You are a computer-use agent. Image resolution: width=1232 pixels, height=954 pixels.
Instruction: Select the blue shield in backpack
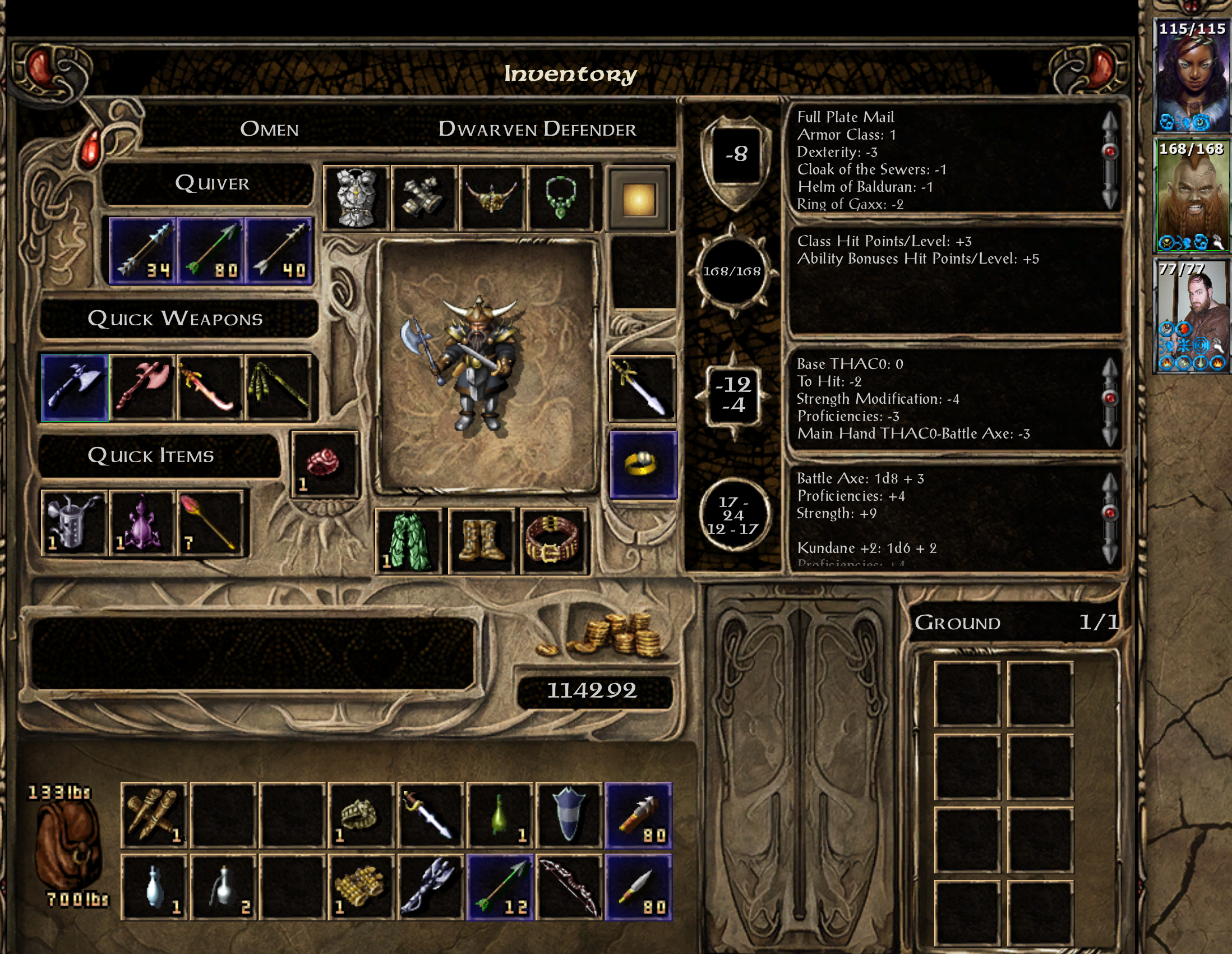point(569,815)
